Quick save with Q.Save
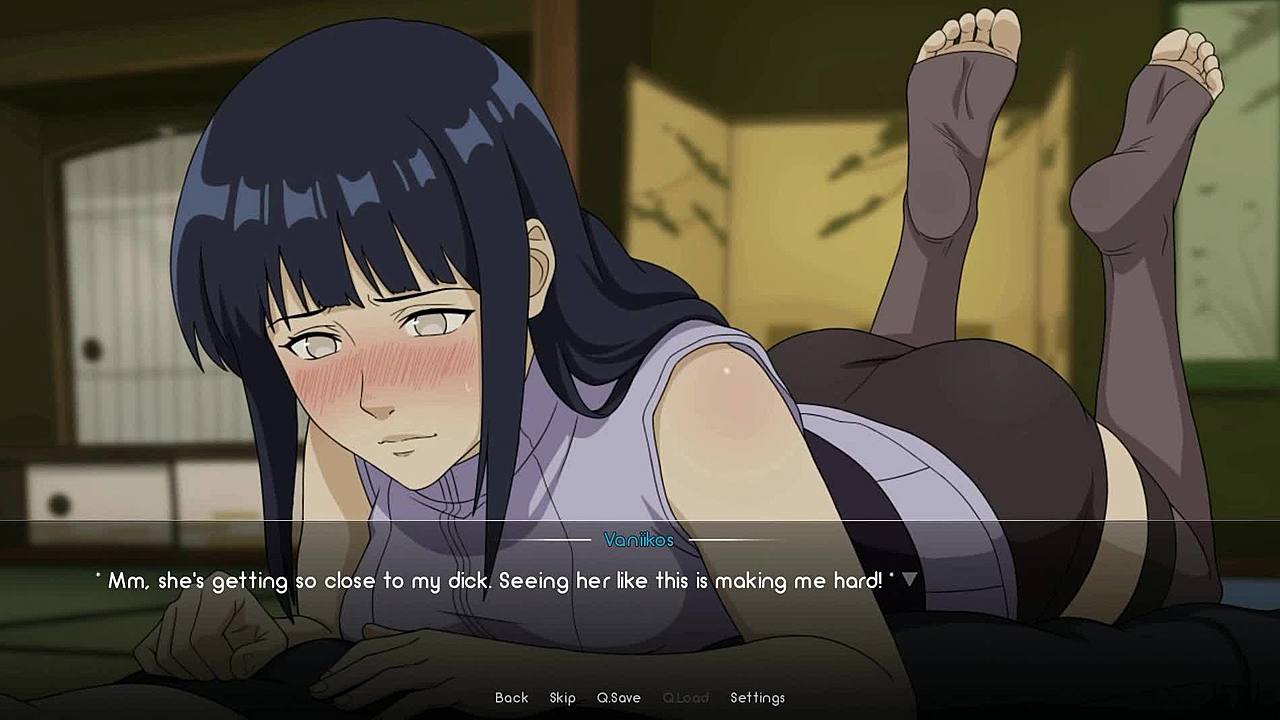The width and height of the screenshot is (1280, 720). coord(618,698)
